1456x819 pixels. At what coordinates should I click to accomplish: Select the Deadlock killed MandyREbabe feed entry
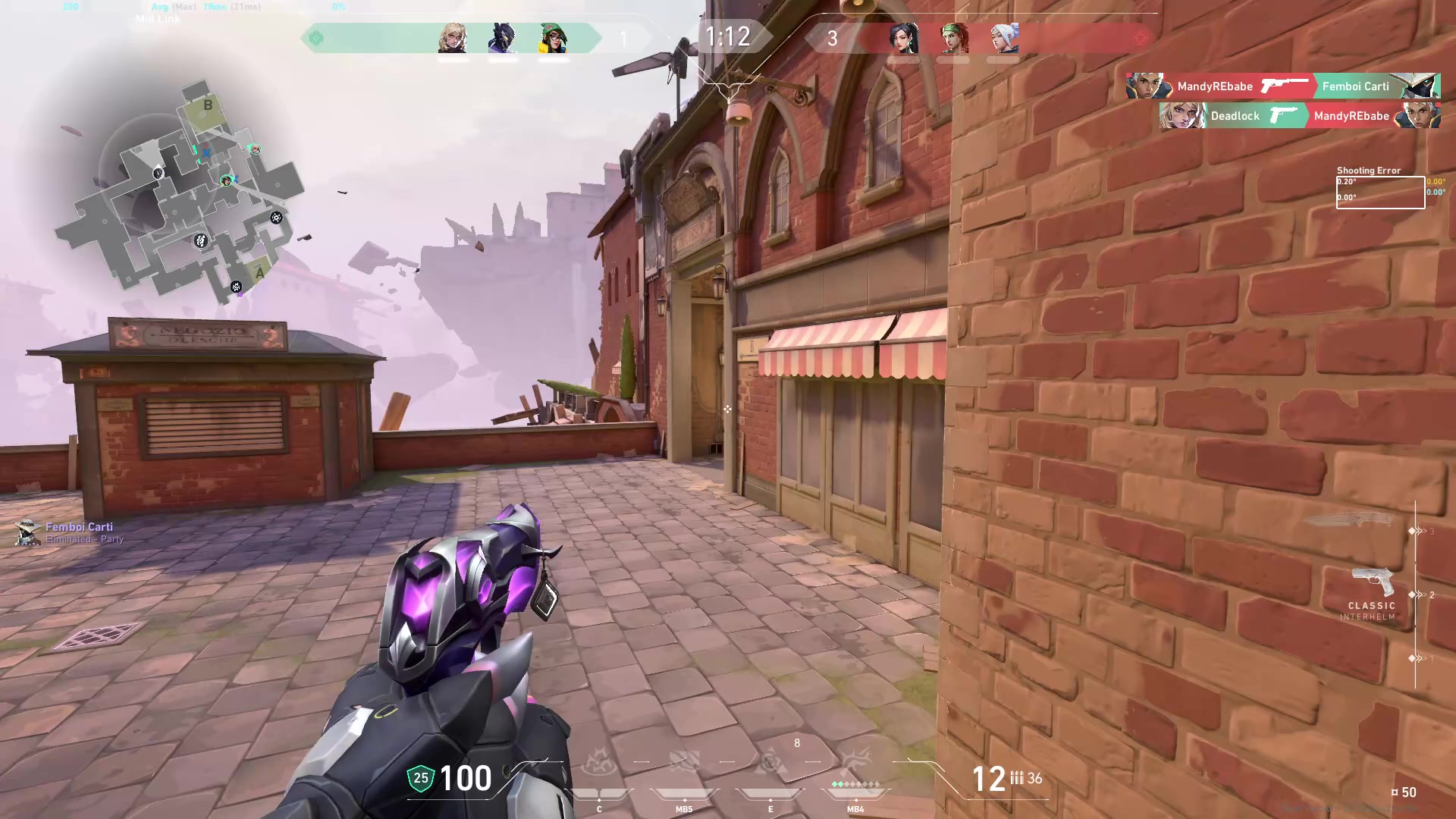click(x=1300, y=116)
